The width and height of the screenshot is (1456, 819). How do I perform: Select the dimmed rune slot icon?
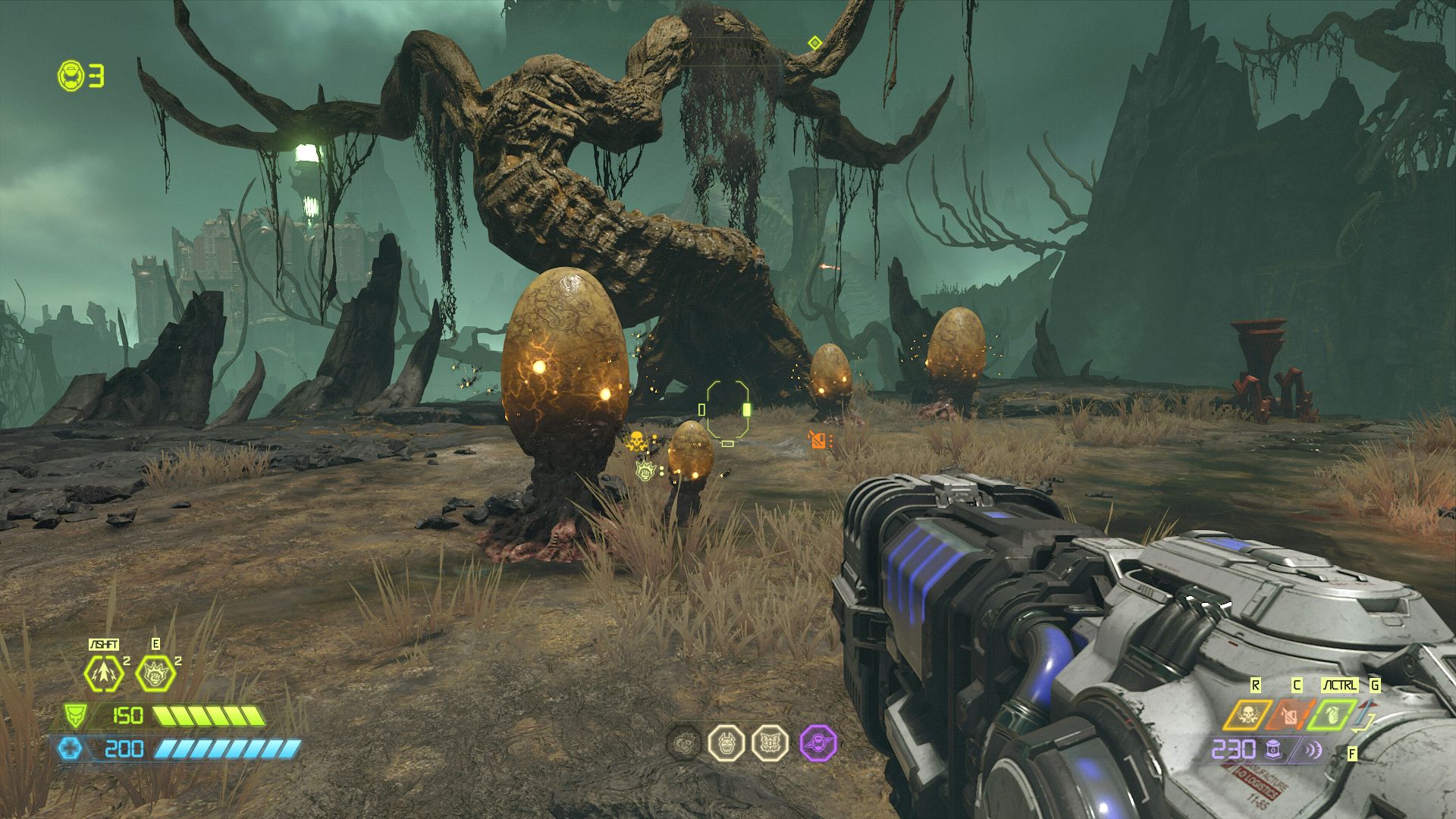coord(685,742)
